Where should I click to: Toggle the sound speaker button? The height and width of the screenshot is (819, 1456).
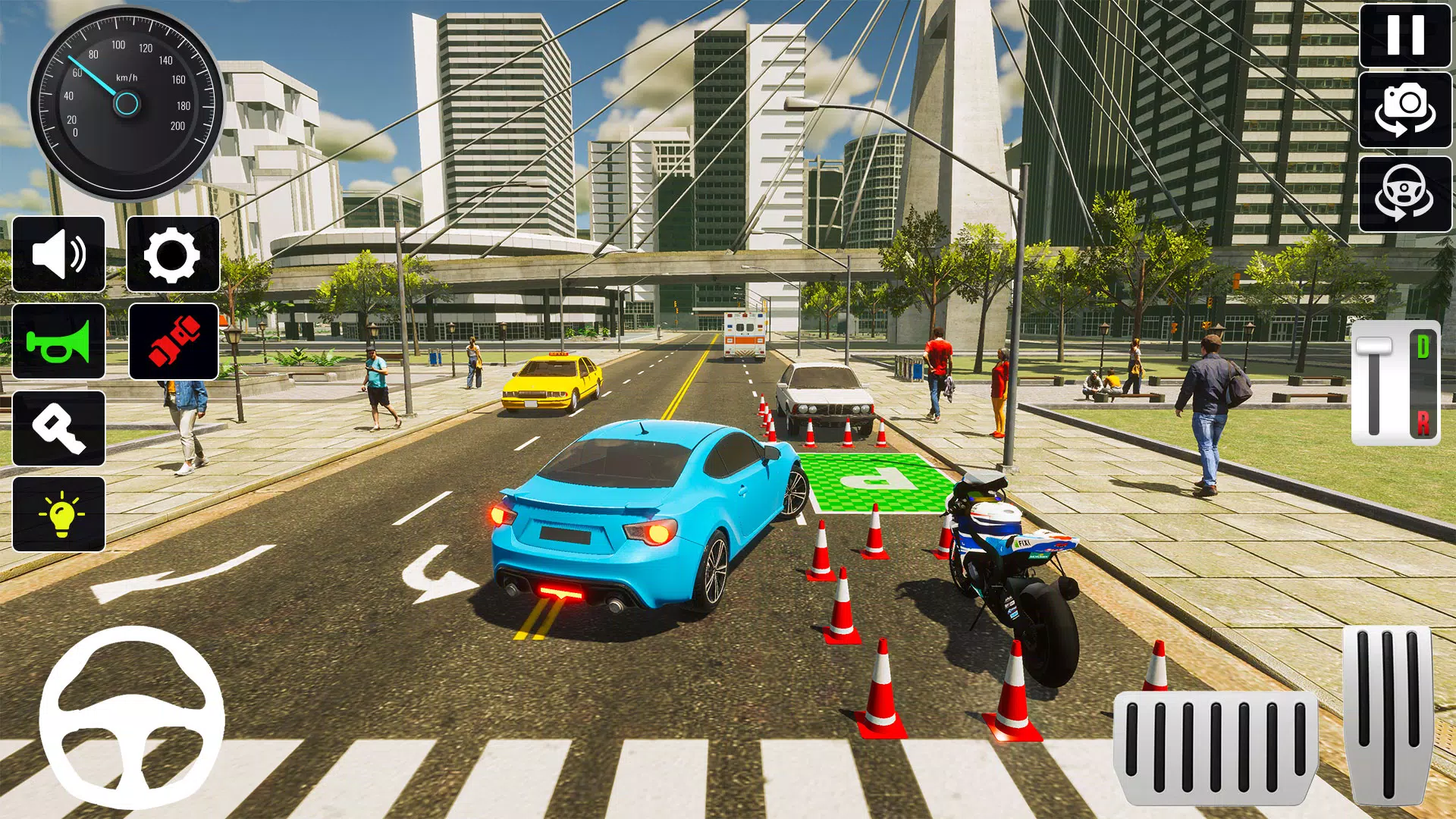(59, 254)
